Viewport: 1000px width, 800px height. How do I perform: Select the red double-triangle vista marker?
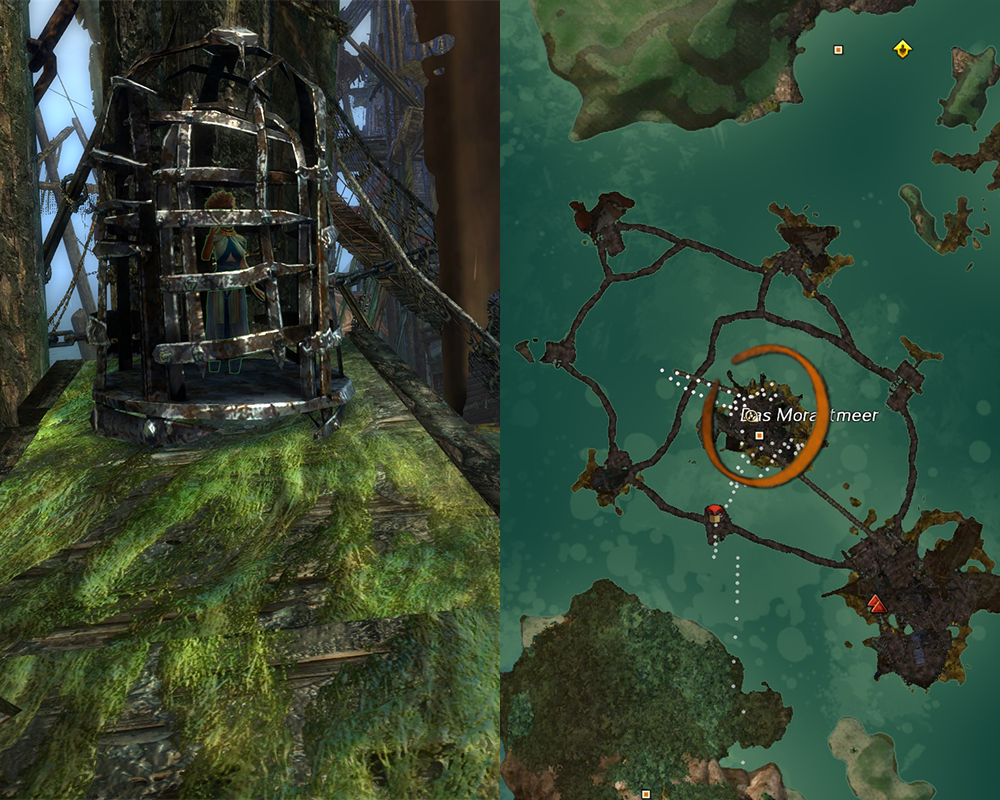click(876, 602)
